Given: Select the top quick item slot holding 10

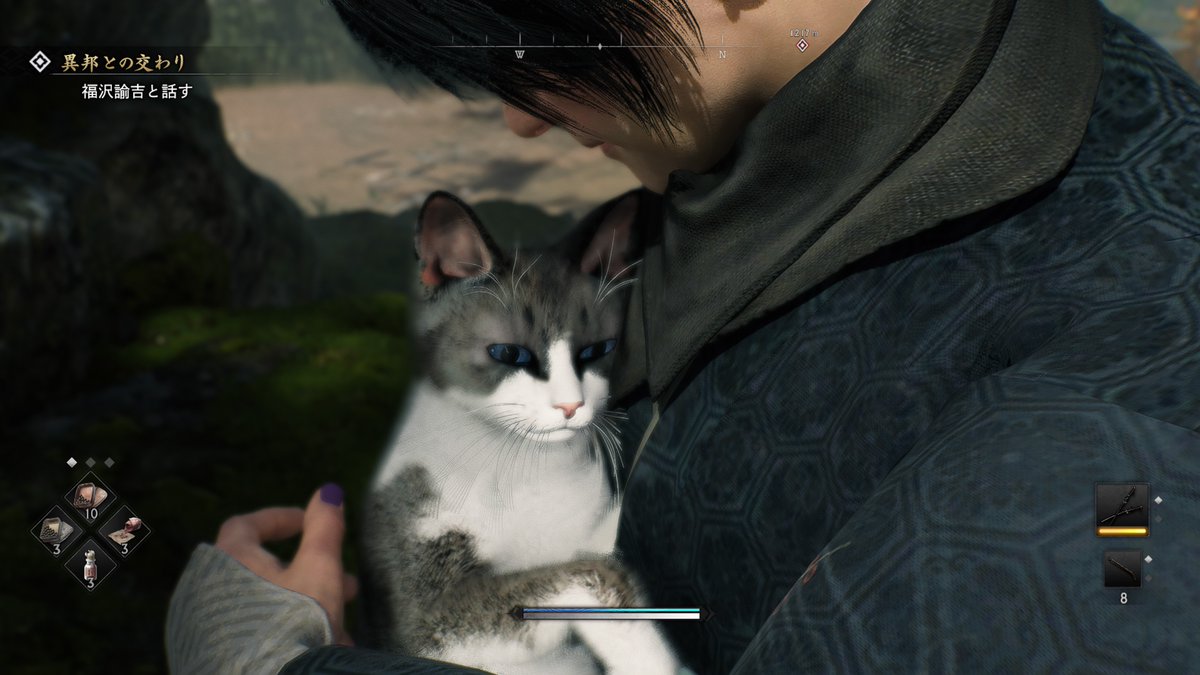Looking at the screenshot, I should tap(90, 495).
